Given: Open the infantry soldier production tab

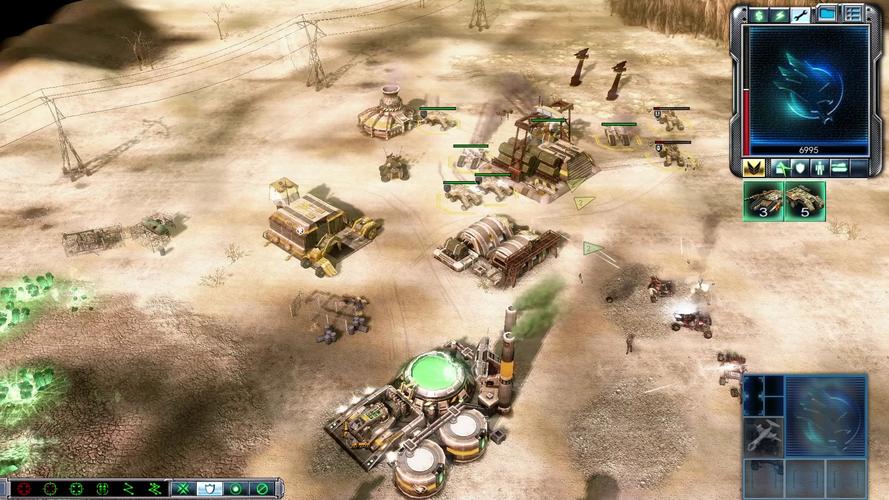Looking at the screenshot, I should [819, 167].
